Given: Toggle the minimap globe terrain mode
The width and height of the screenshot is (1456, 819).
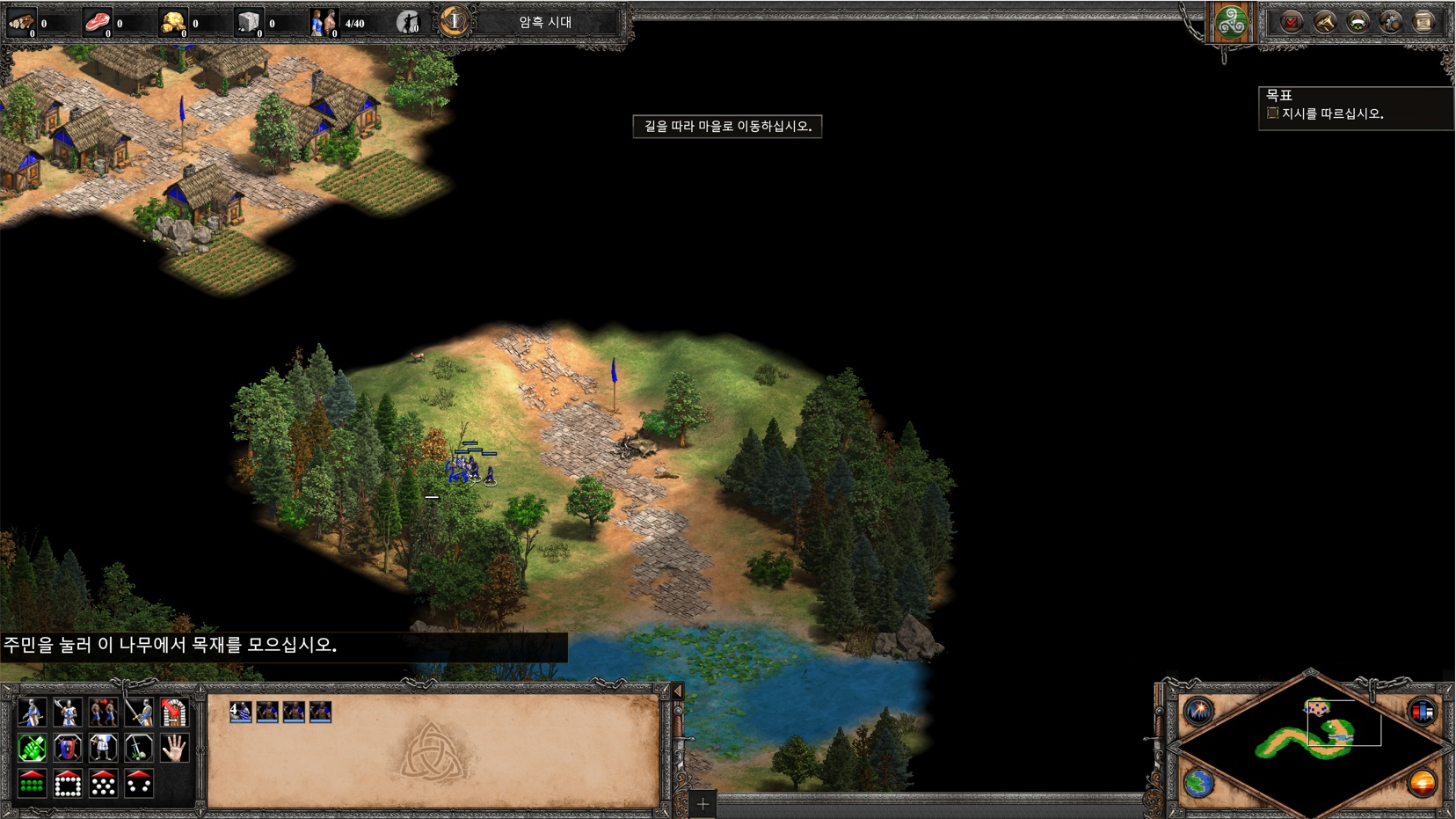Looking at the screenshot, I should (x=1198, y=782).
